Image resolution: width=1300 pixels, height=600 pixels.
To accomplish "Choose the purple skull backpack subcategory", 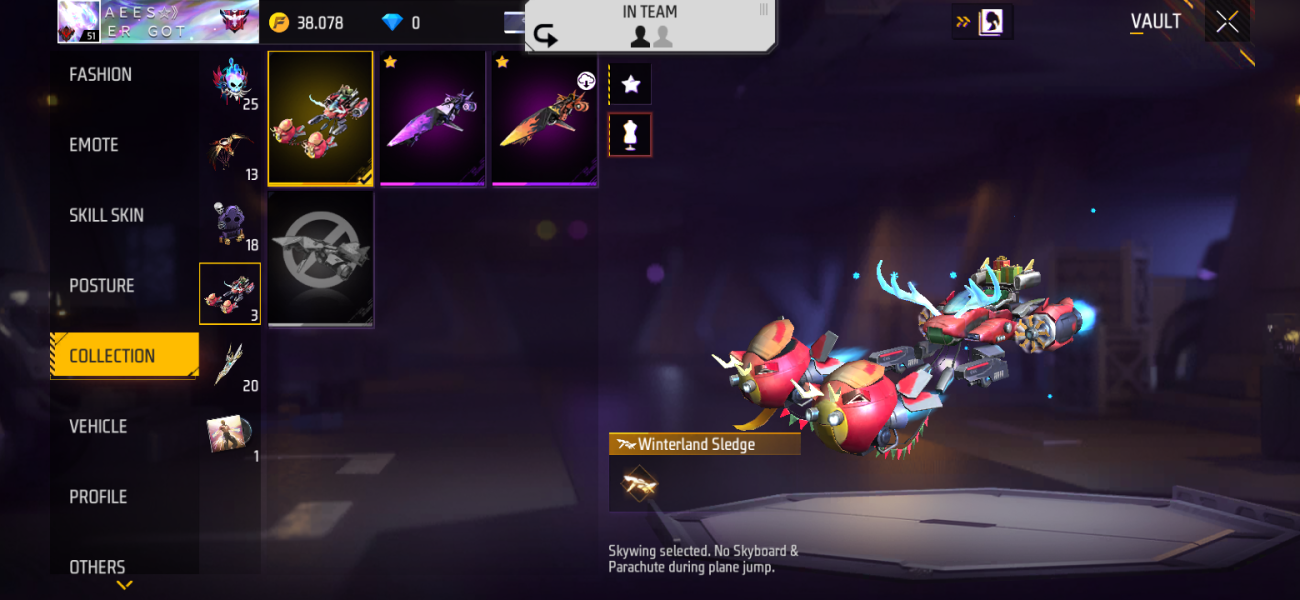I will click(230, 223).
